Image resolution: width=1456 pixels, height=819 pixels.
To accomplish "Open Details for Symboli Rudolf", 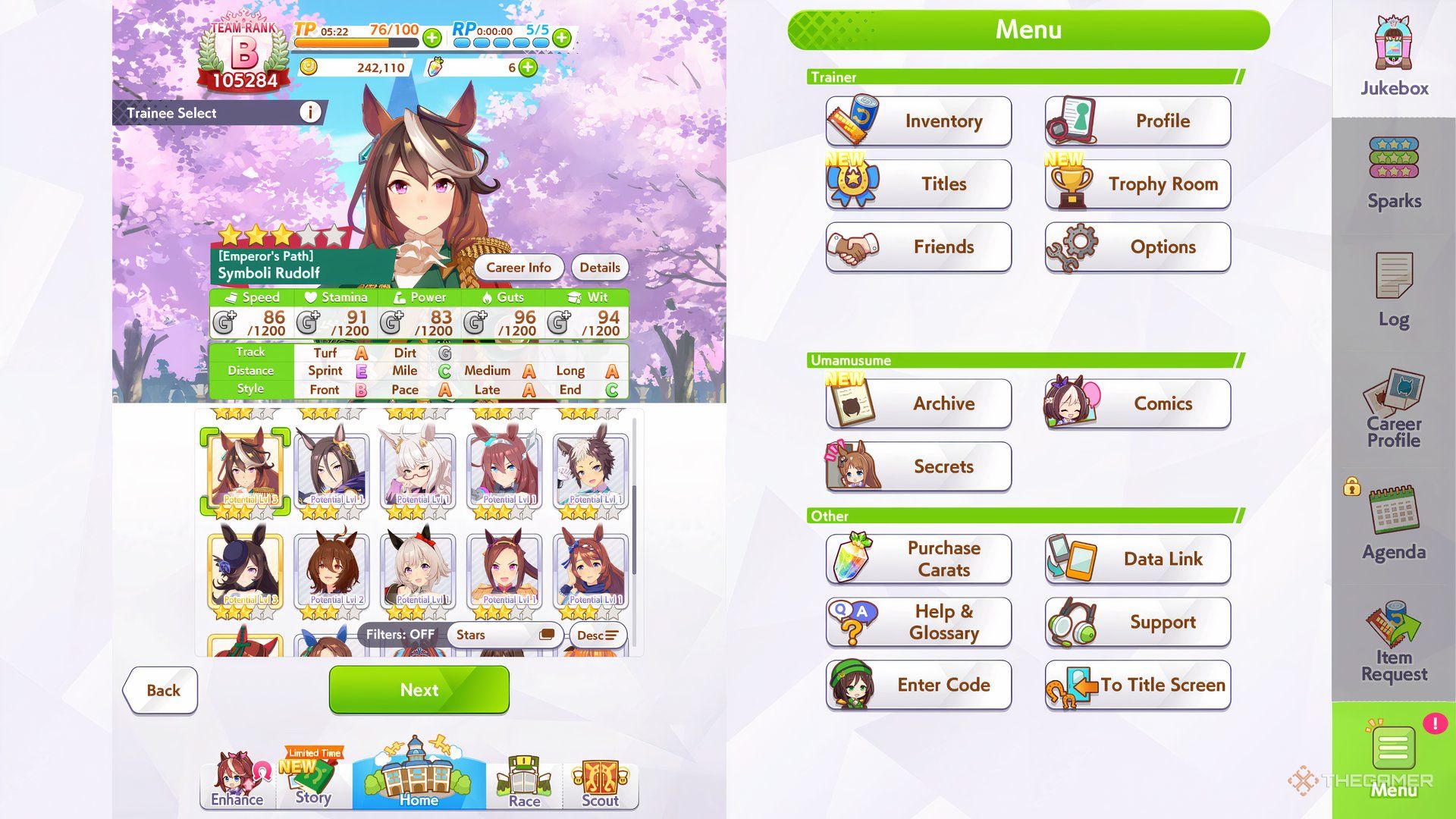I will [x=599, y=267].
